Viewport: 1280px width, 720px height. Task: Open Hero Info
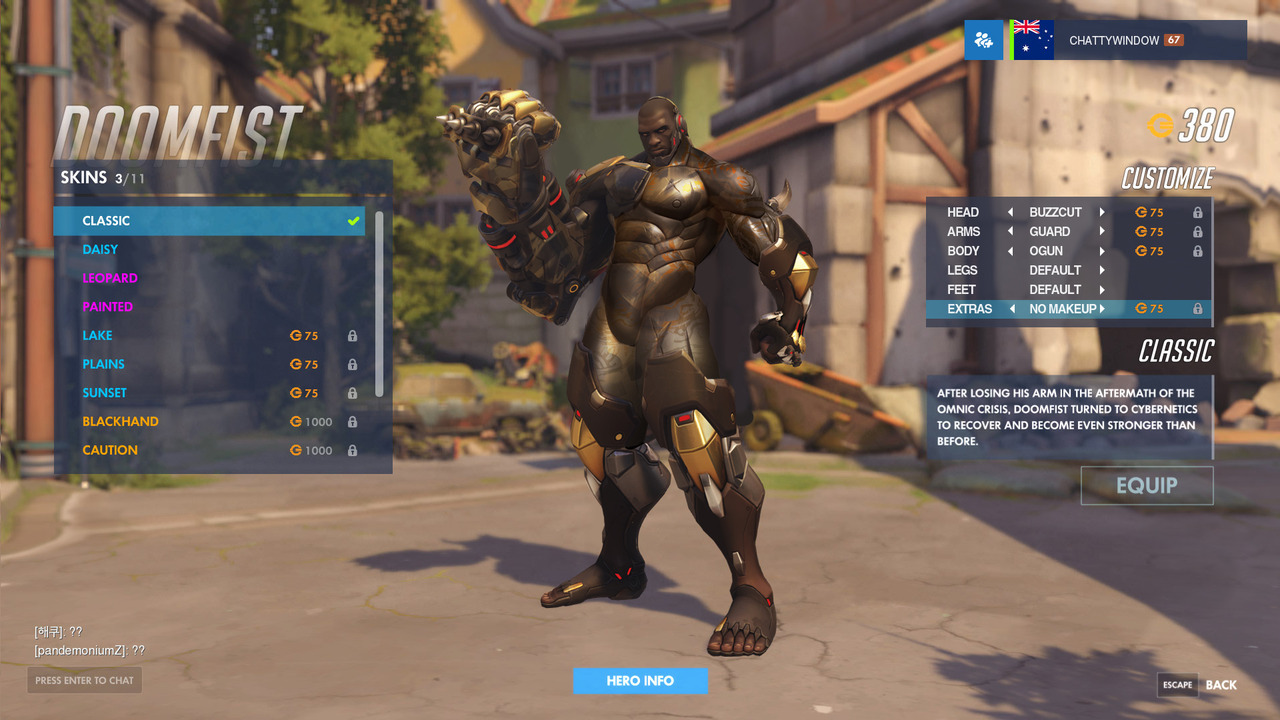click(640, 681)
